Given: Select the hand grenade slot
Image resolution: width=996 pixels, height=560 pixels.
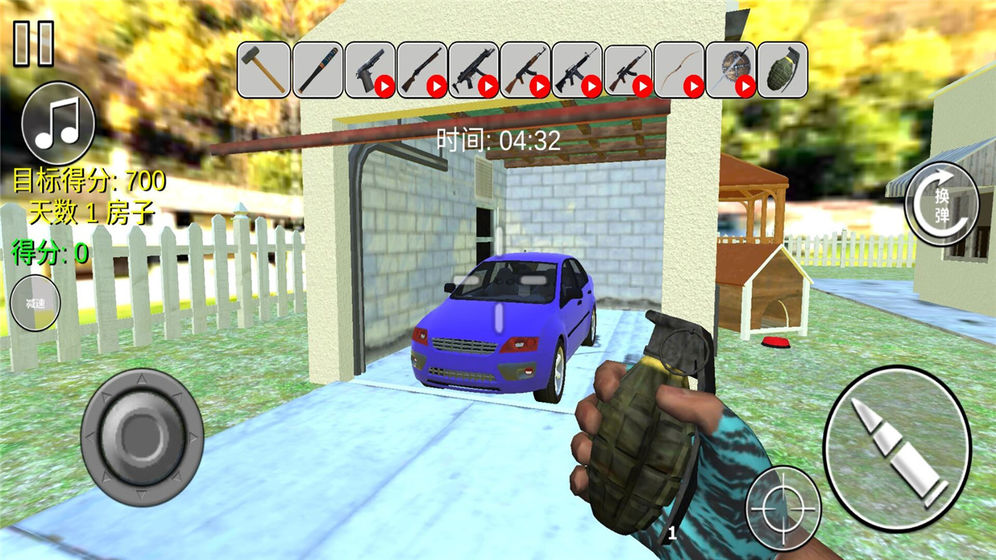Looking at the screenshot, I should 782,70.
